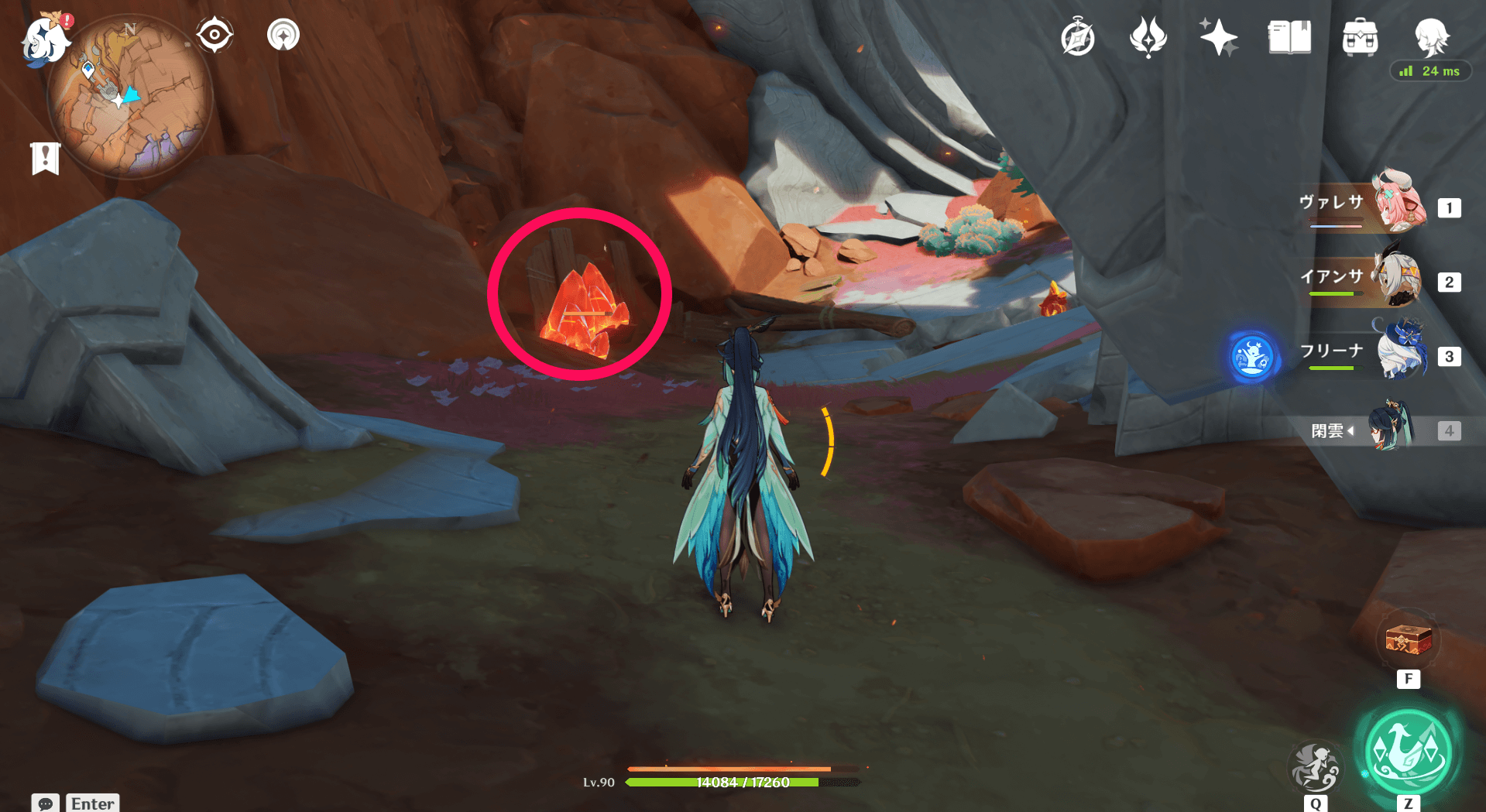
Task: Open the backpack inventory
Action: point(1360,37)
